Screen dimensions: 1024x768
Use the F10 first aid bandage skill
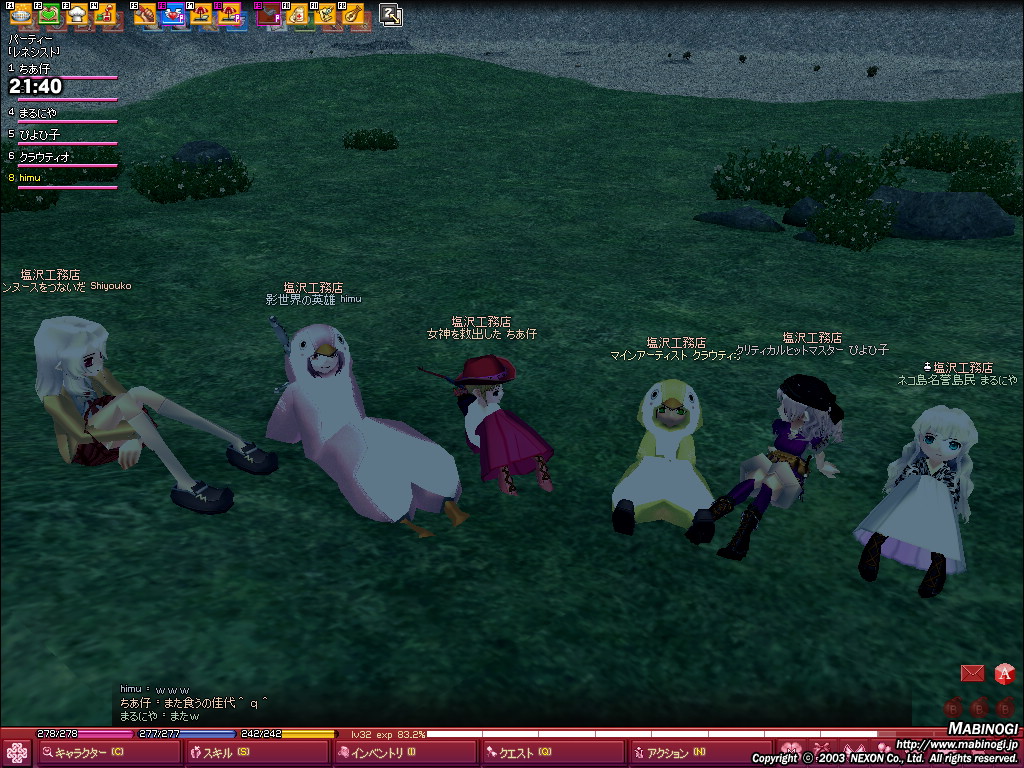297,14
